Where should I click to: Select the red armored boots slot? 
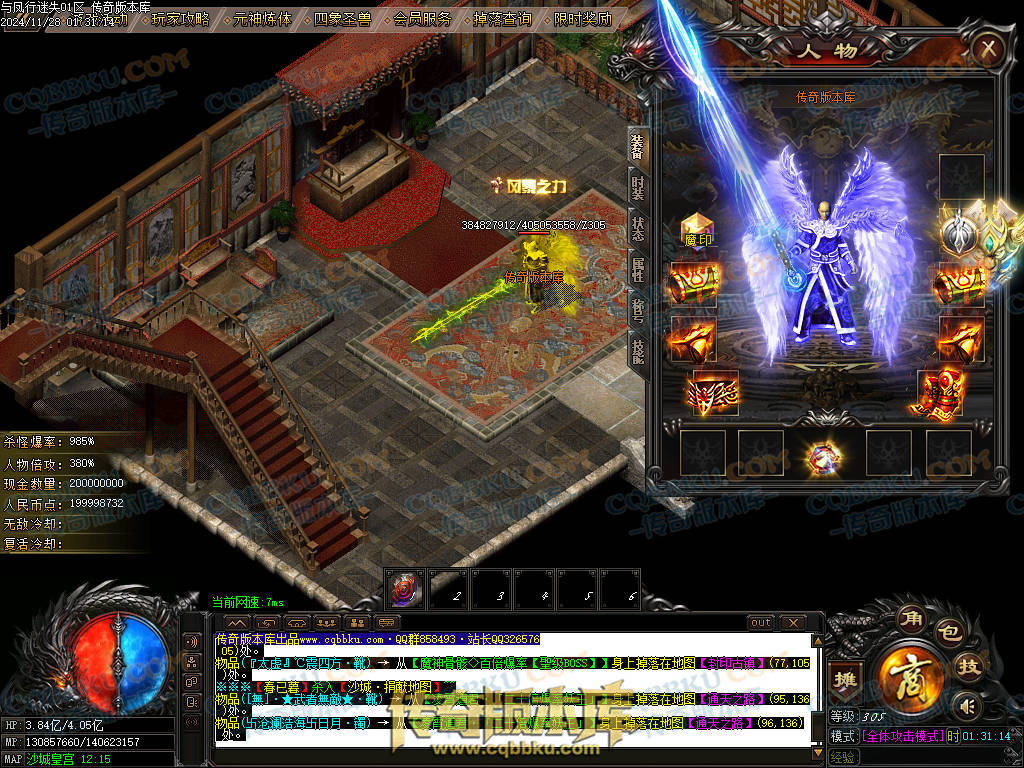coord(940,392)
